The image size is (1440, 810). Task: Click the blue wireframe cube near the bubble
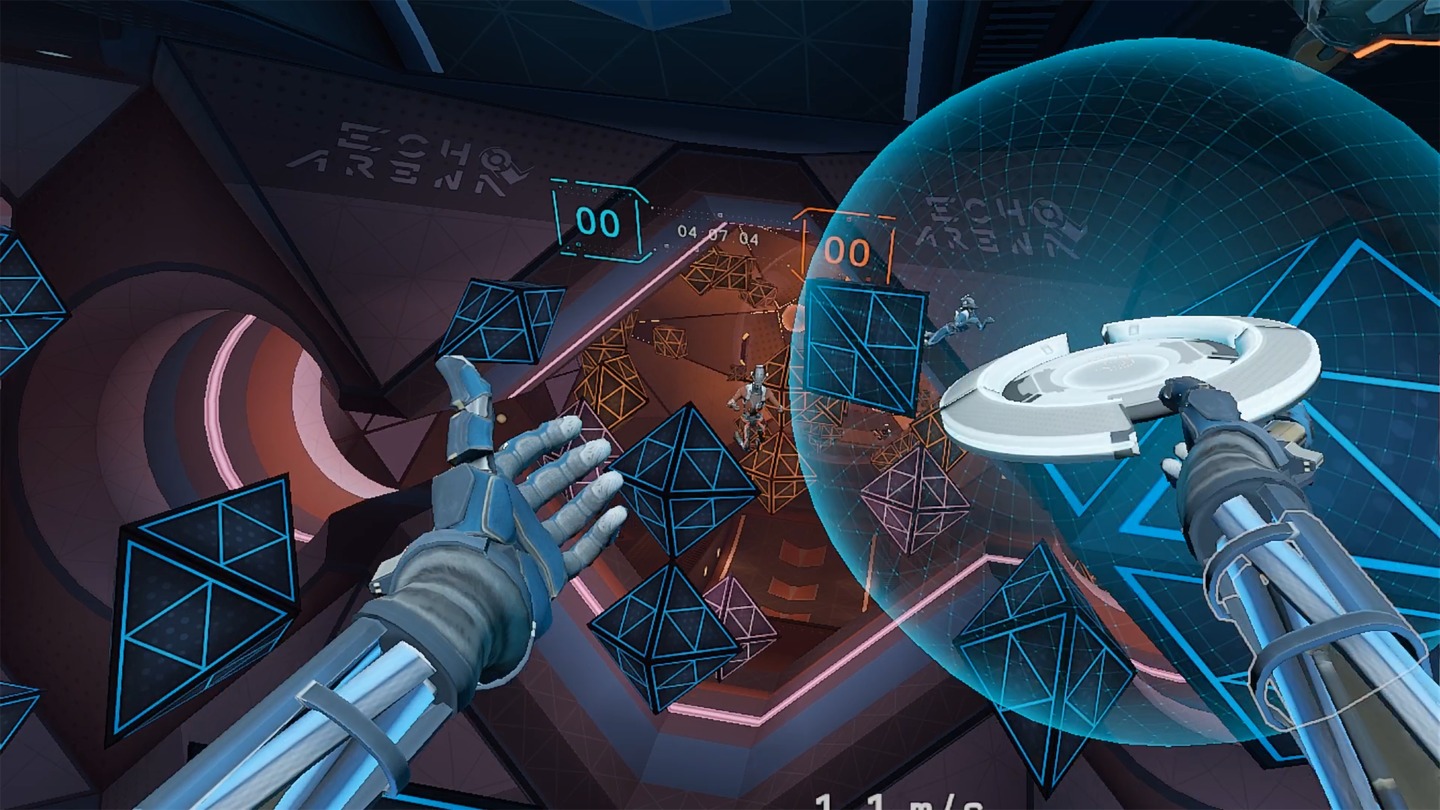pyautogui.click(x=865, y=350)
